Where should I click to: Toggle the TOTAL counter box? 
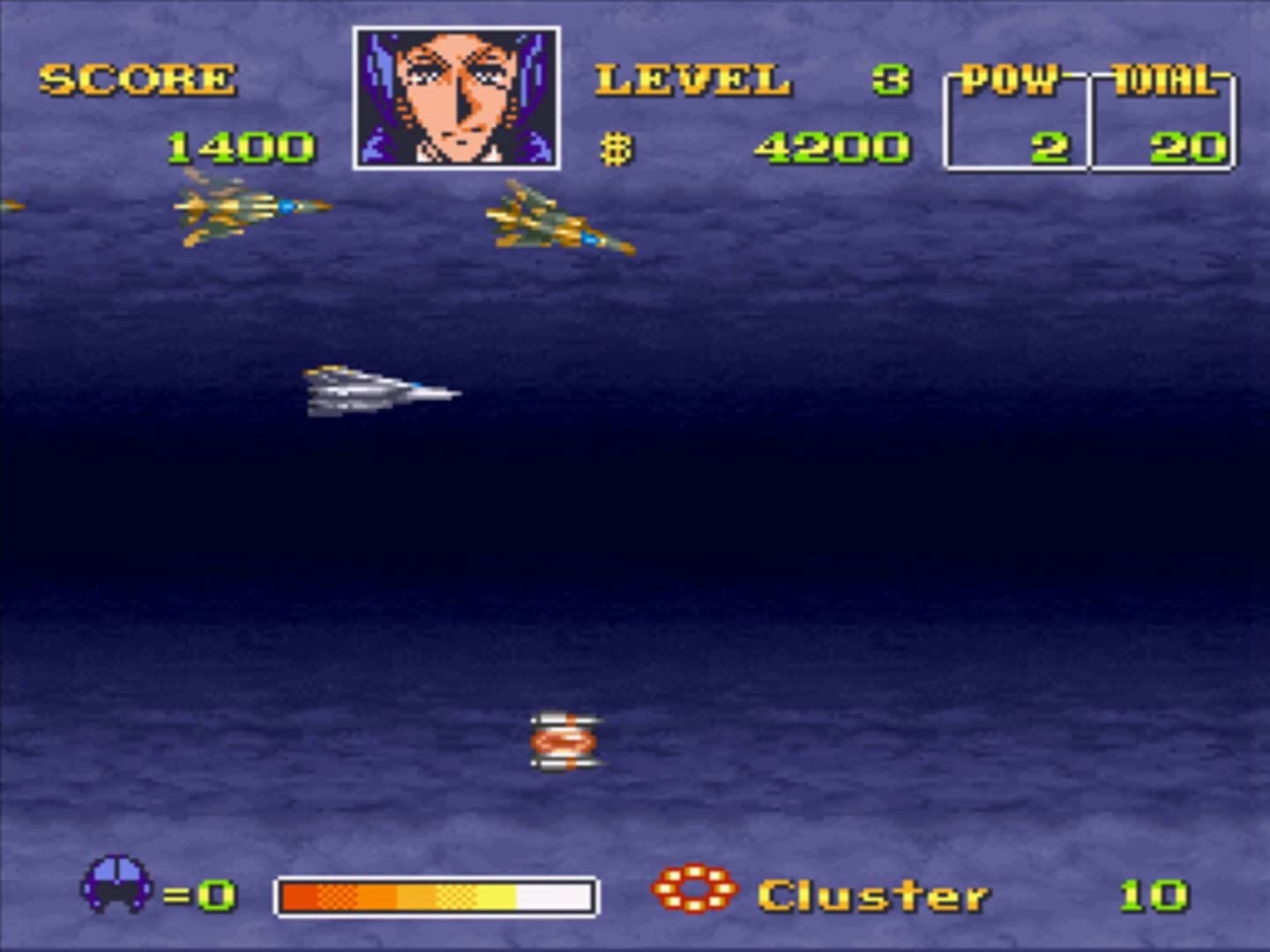click(x=1162, y=123)
